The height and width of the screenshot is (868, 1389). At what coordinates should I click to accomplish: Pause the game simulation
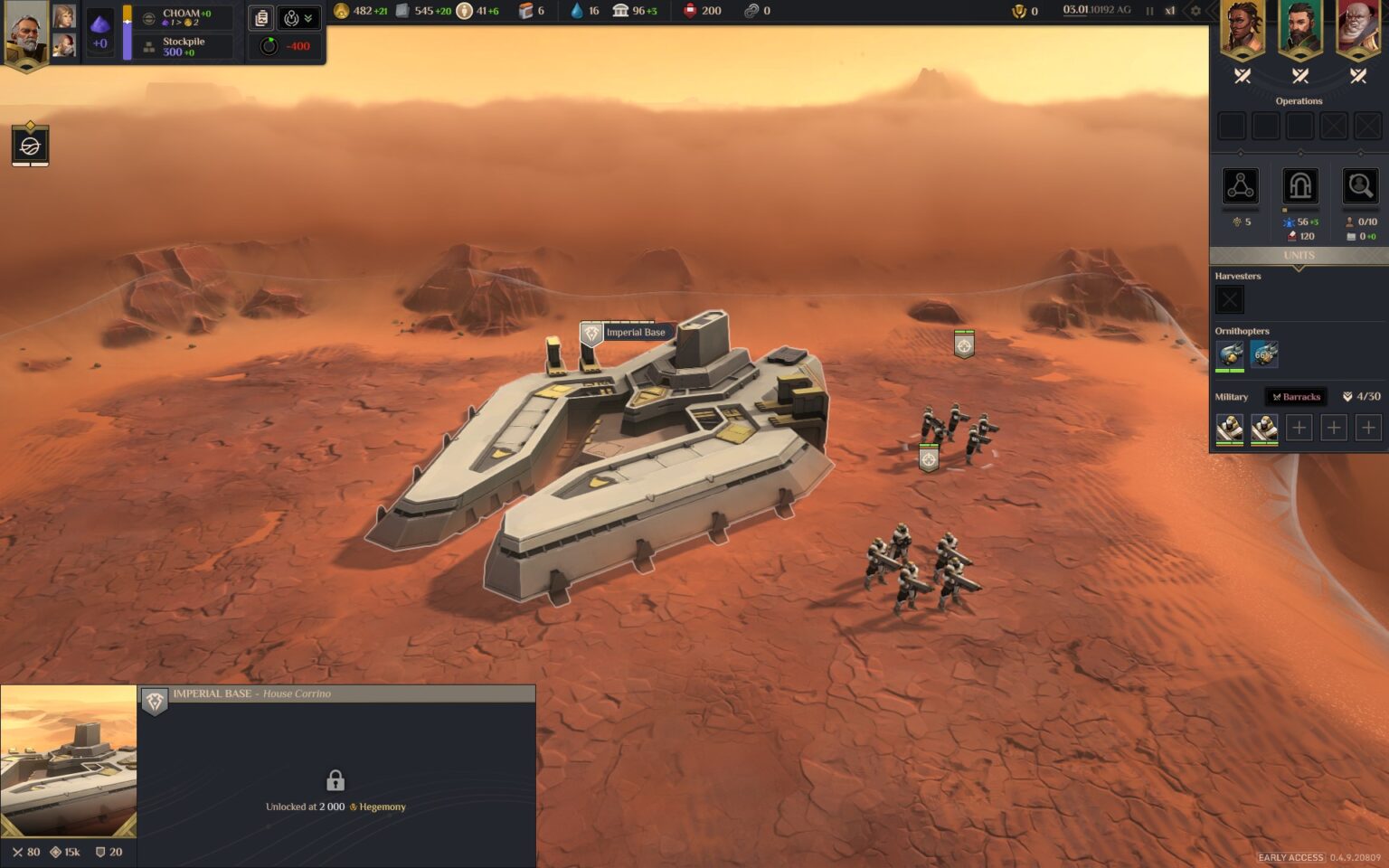point(1148,11)
